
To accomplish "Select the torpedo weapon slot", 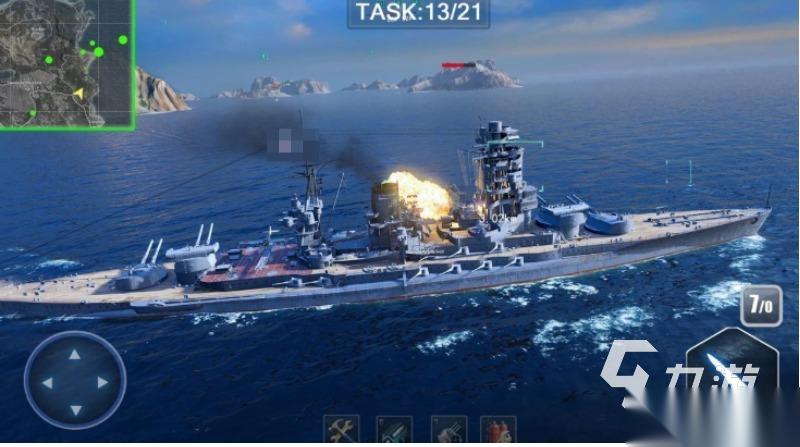I will 394,432.
